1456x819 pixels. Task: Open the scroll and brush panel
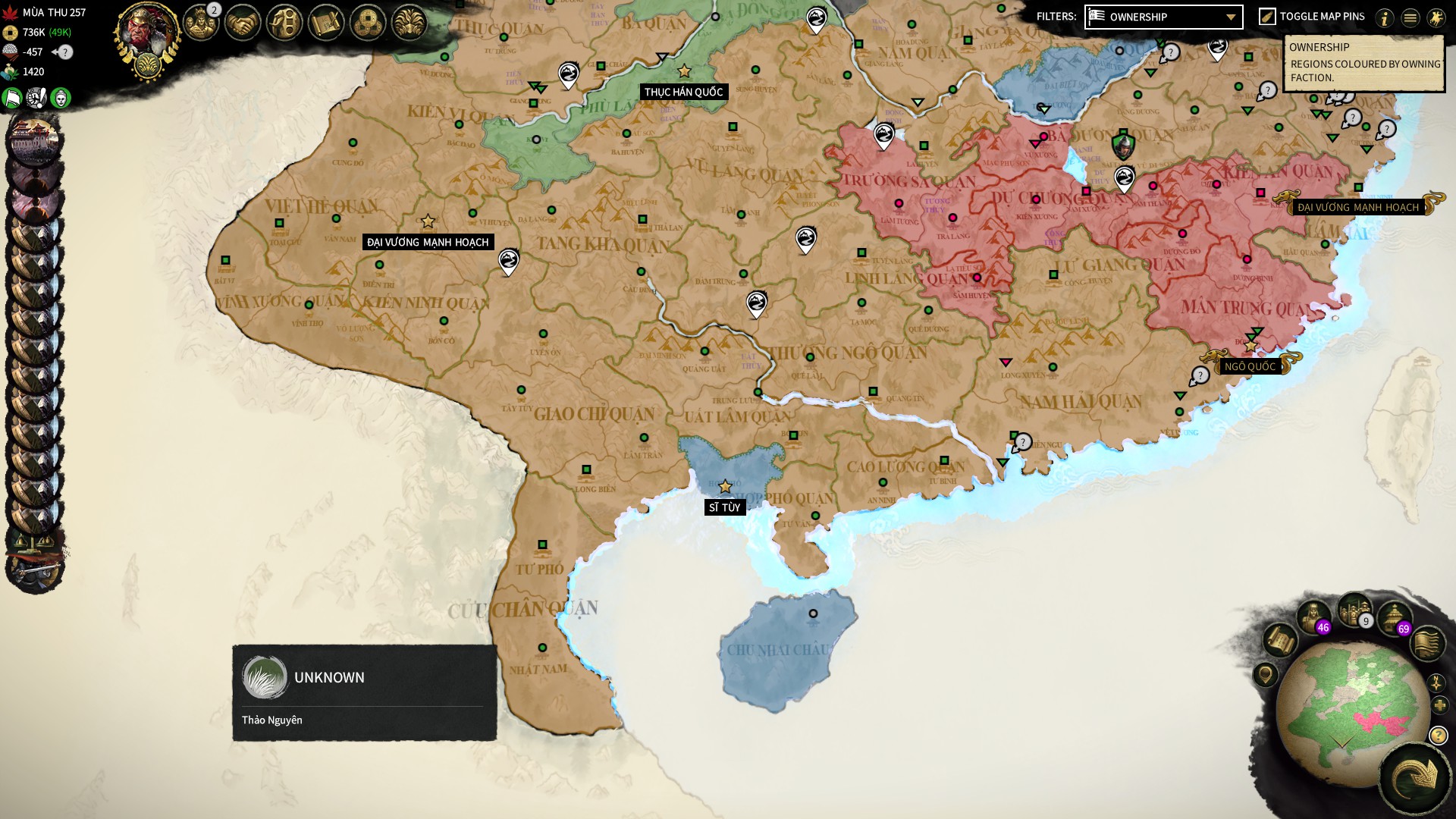point(326,24)
